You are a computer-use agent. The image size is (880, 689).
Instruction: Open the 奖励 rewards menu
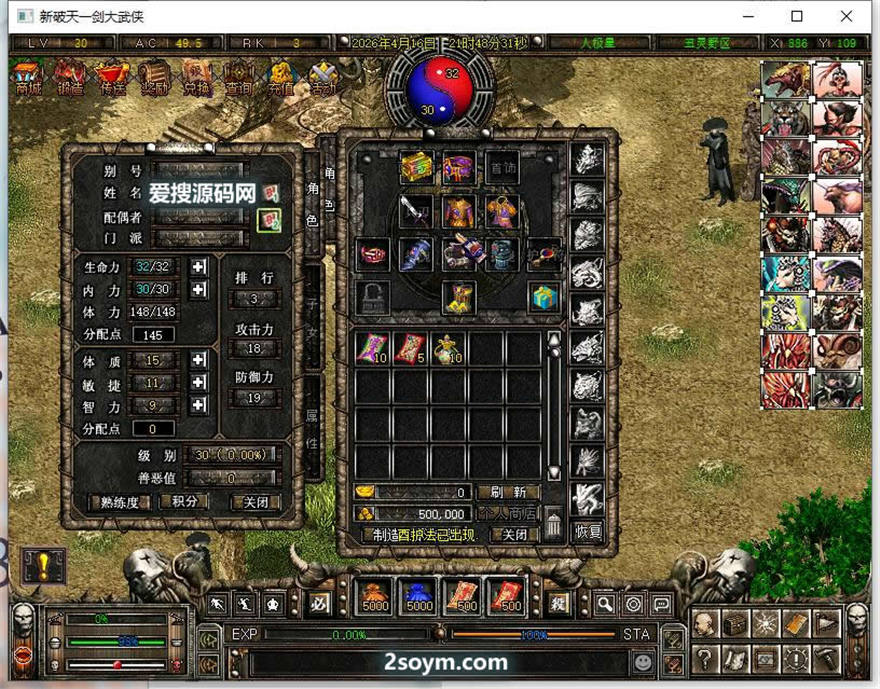tap(155, 78)
